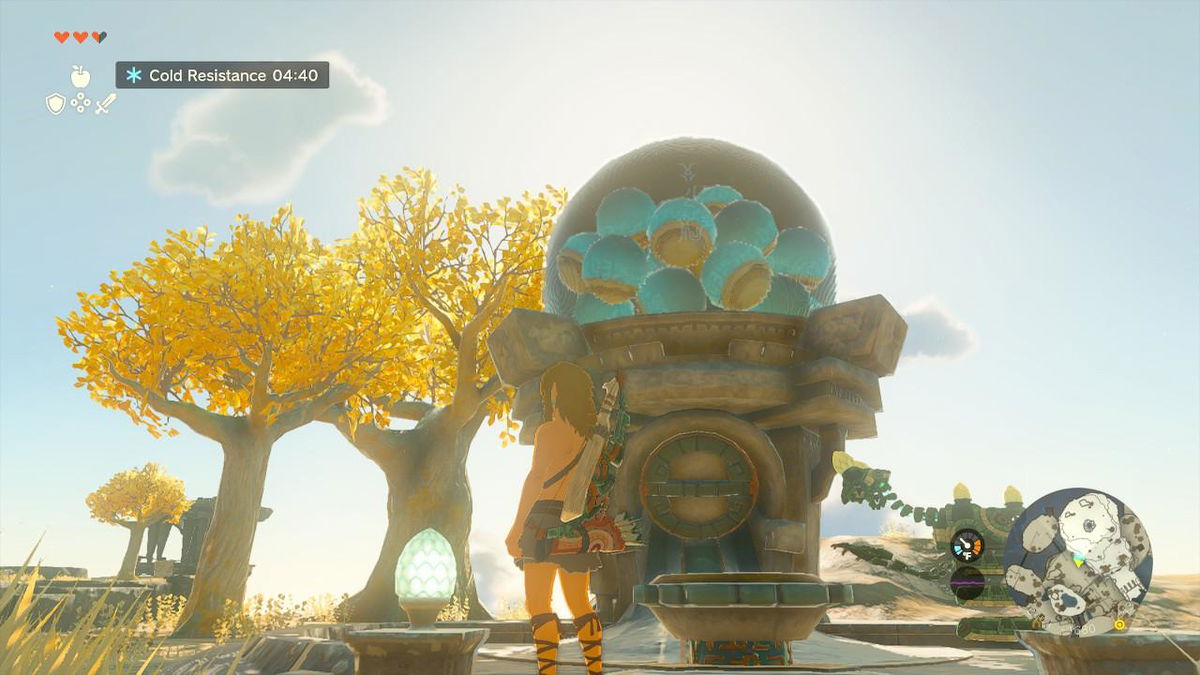Select the yellow objective marker on minimap
The width and height of the screenshot is (1200, 675).
tap(1119, 625)
